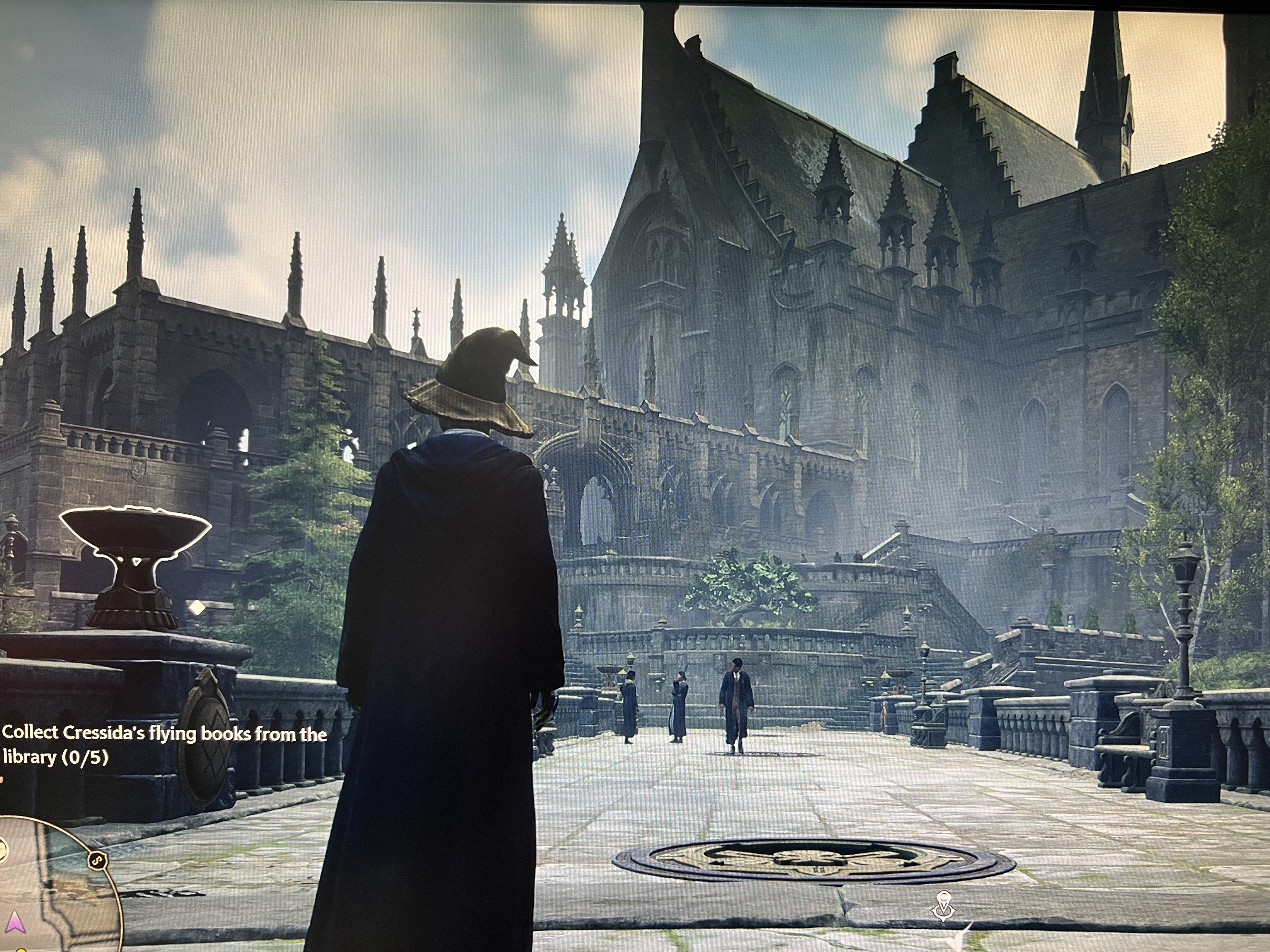Click the S compass marker on minimap
Image resolution: width=1270 pixels, height=952 pixels.
[98, 860]
